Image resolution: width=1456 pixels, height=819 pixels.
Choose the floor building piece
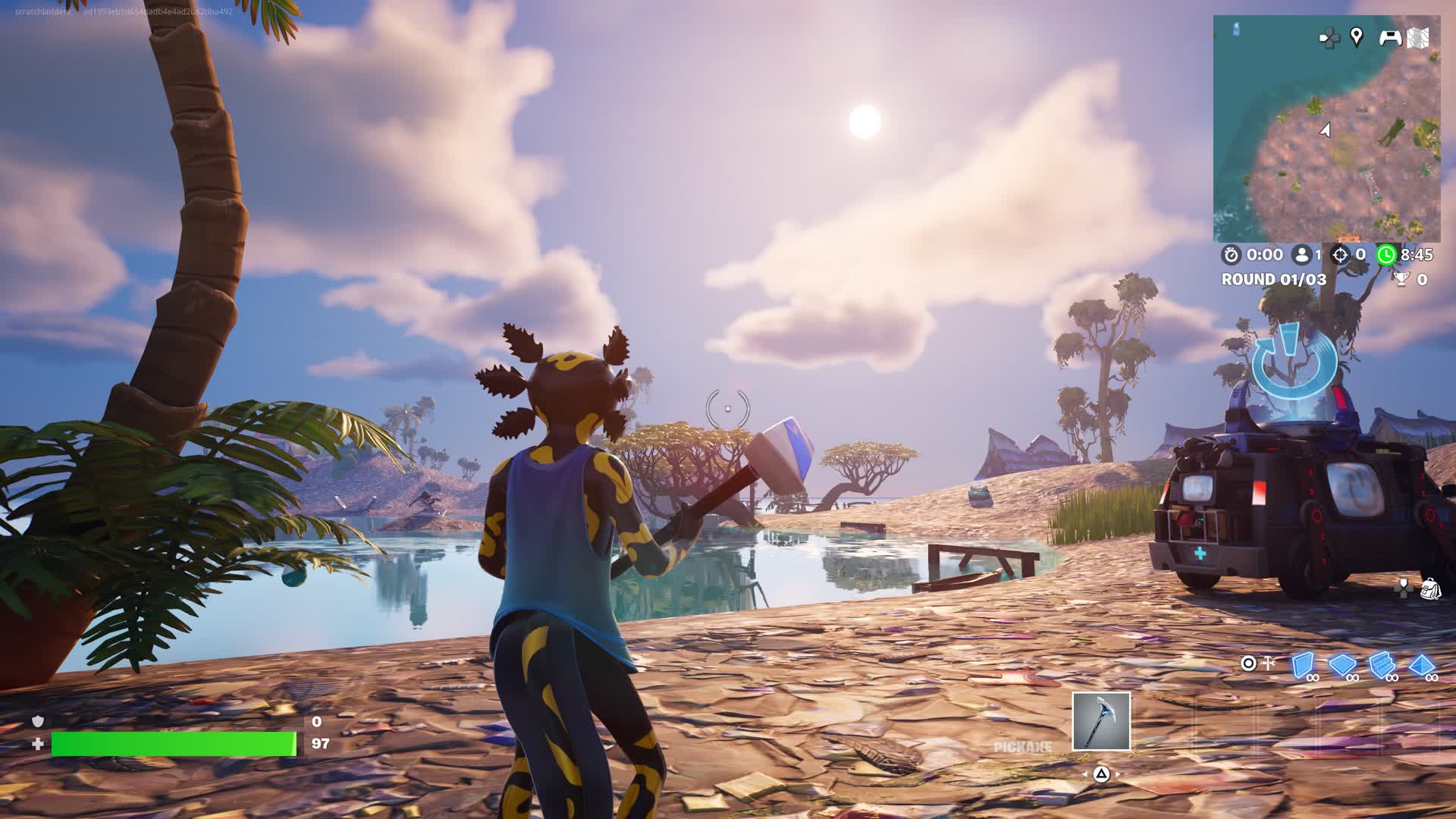click(x=1341, y=665)
